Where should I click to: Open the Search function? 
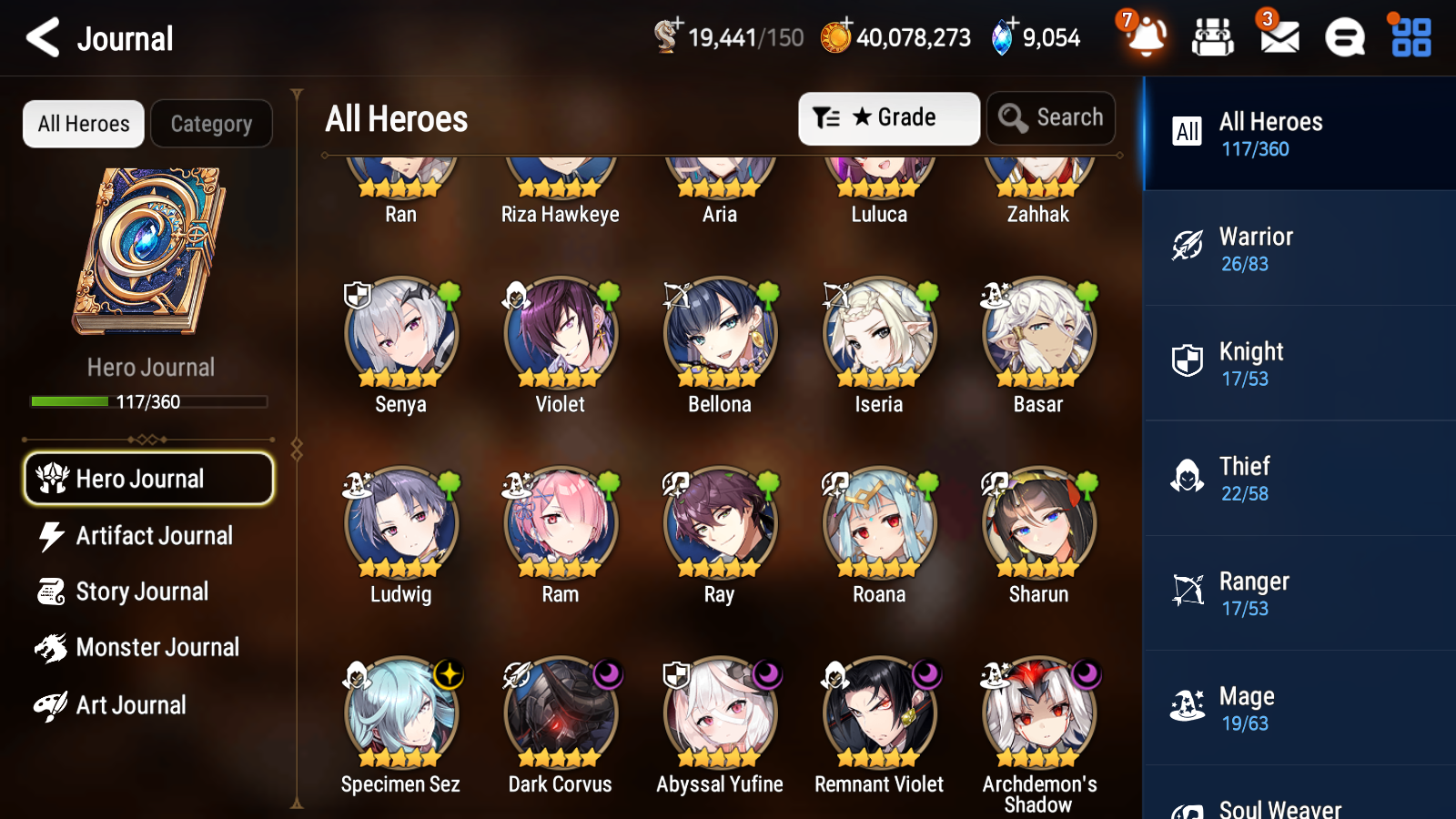click(x=1051, y=117)
